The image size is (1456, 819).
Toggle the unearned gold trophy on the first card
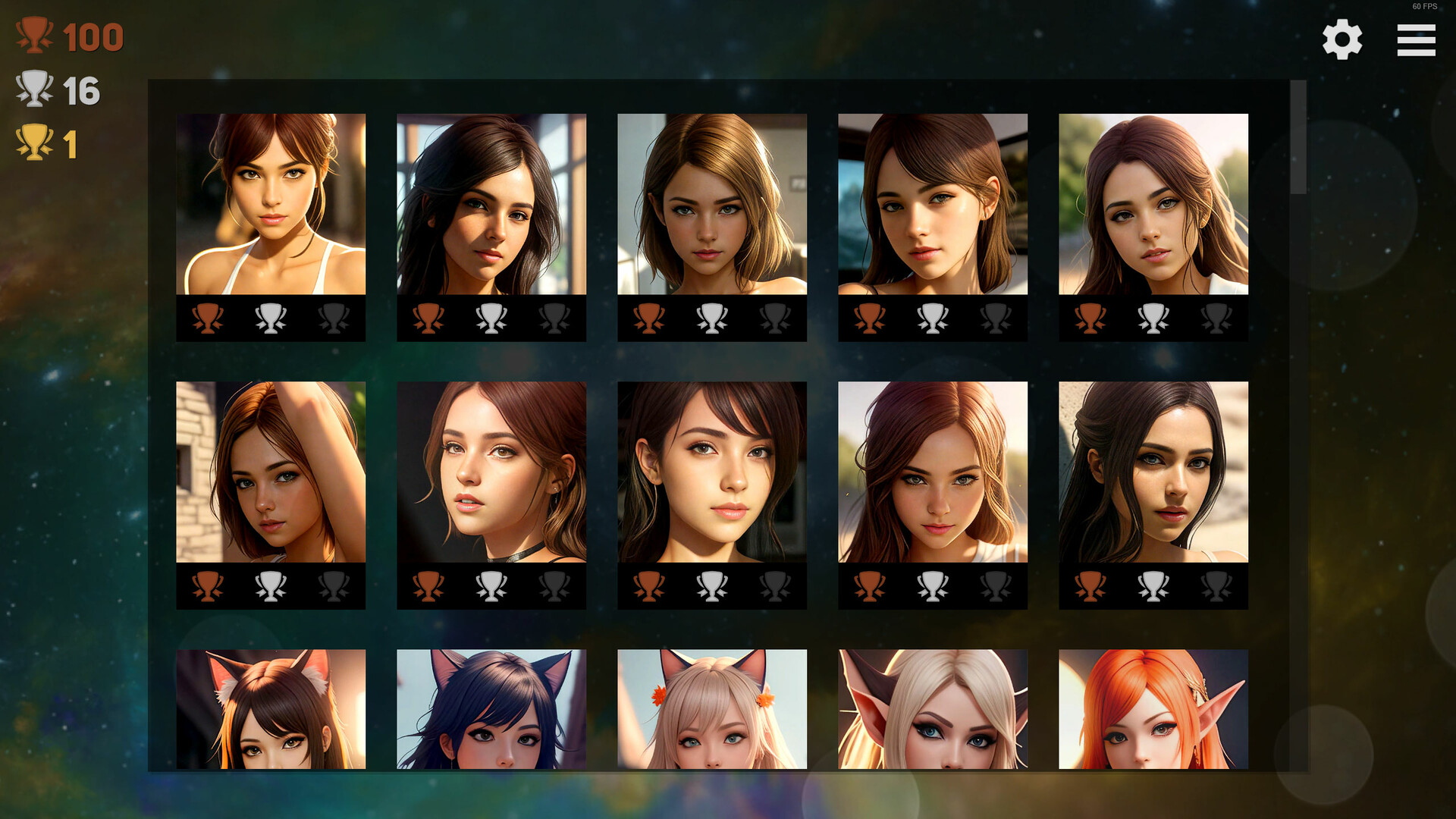334,318
